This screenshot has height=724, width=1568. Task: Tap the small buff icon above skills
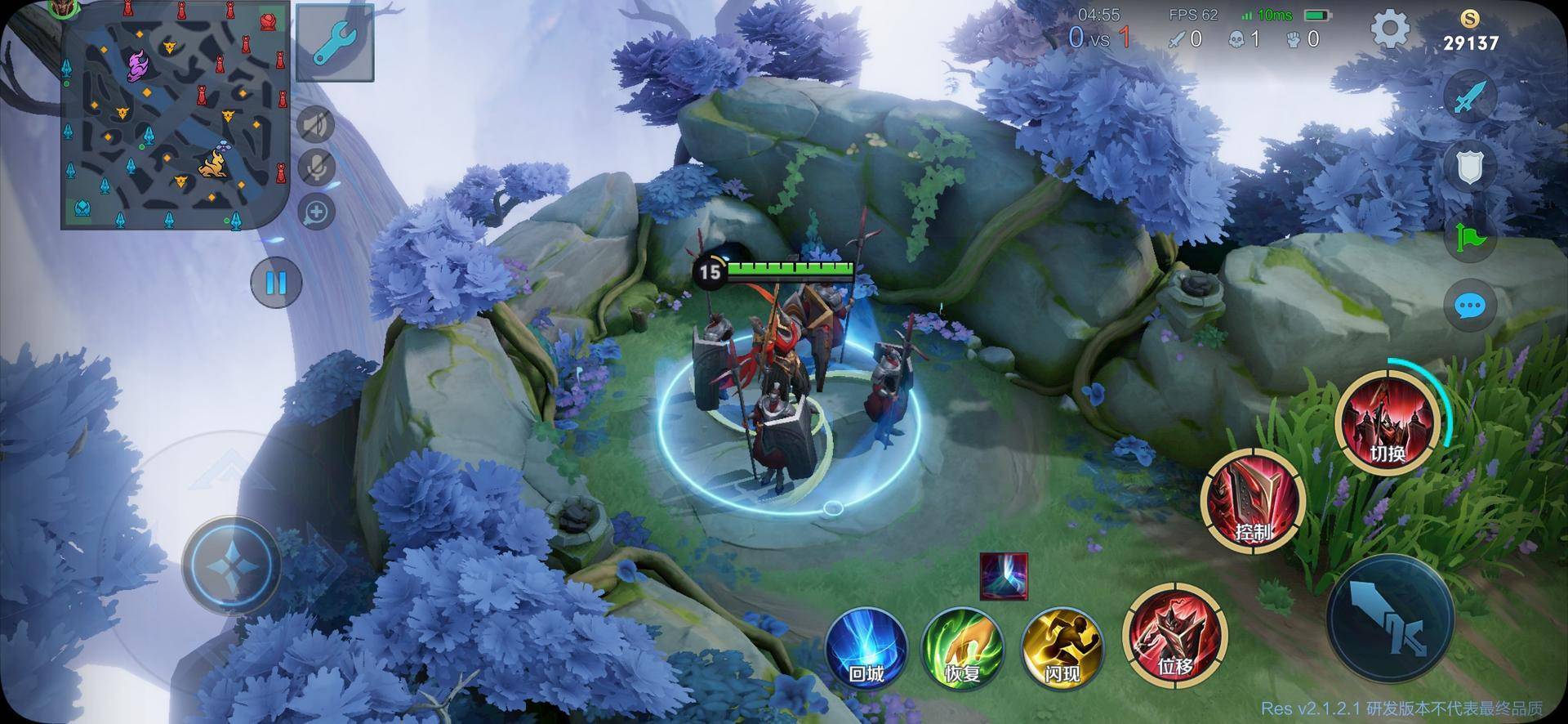pos(1004,576)
